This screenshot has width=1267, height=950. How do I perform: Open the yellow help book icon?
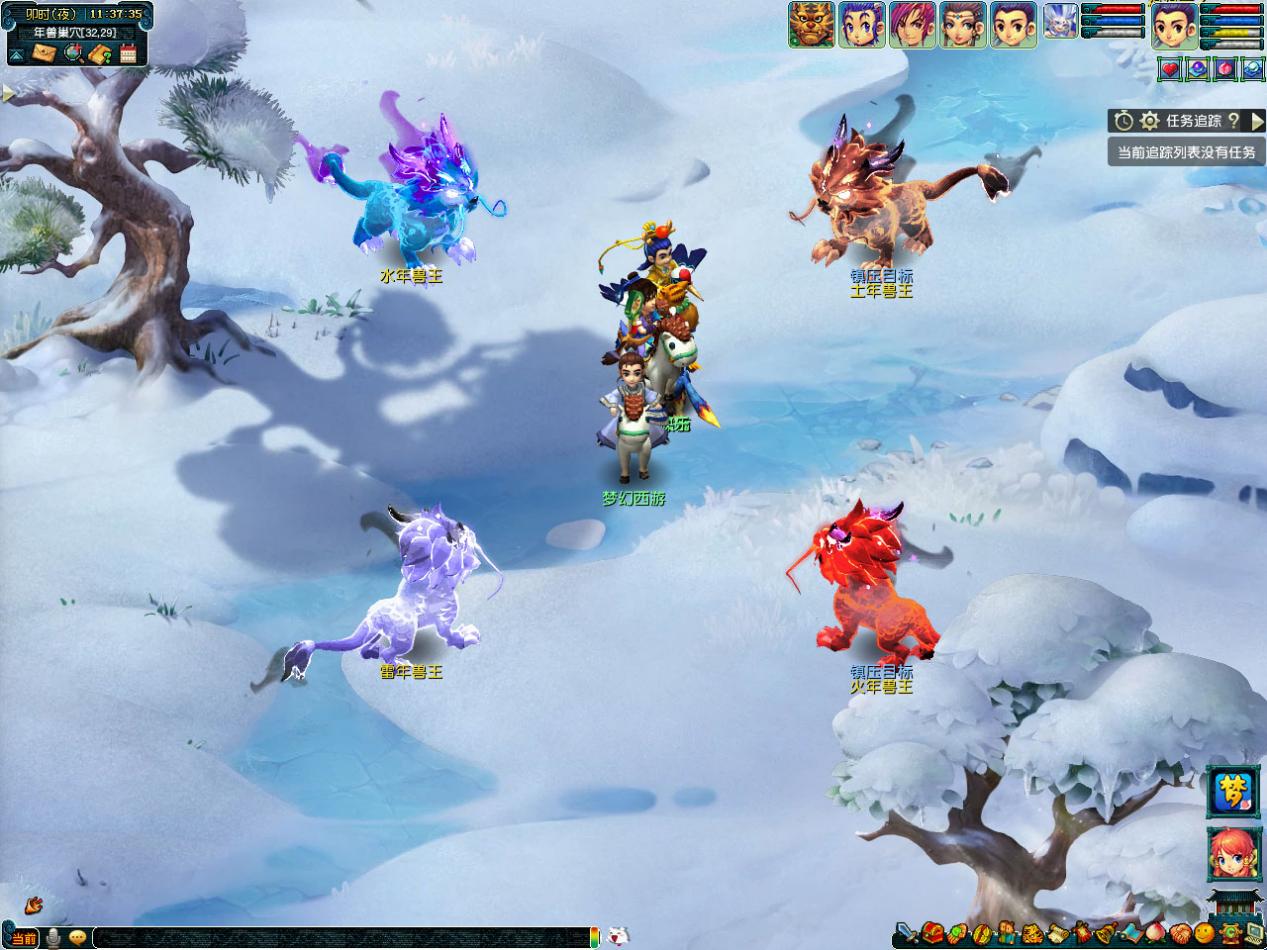[100, 53]
